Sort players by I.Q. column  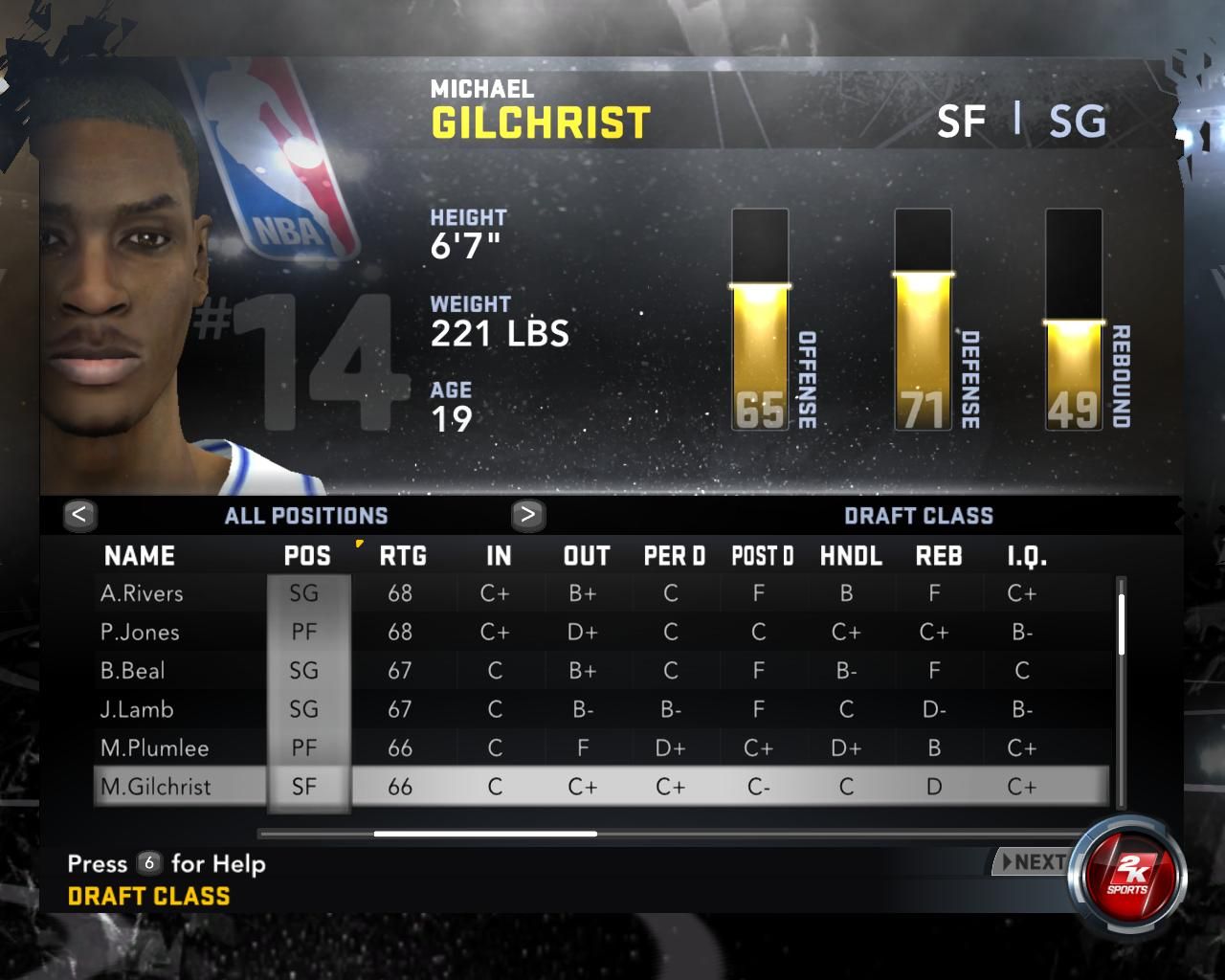coord(1027,556)
